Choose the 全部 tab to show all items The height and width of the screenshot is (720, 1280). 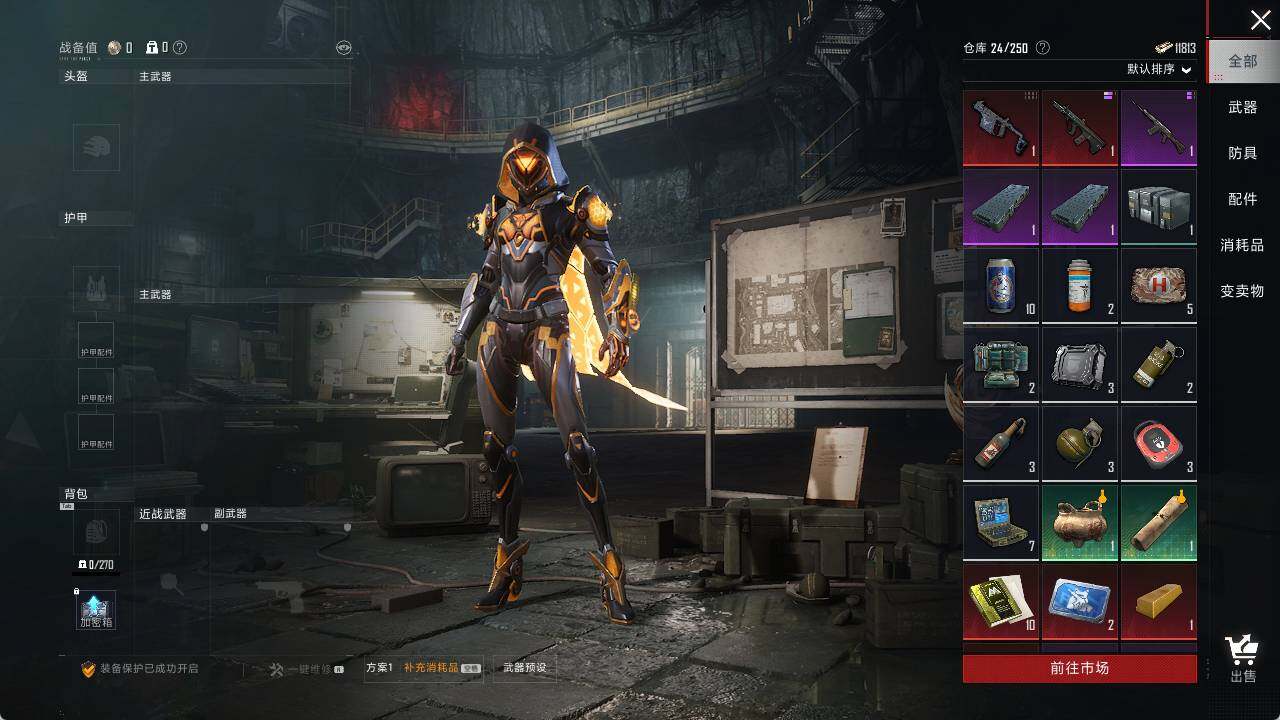[1242, 61]
